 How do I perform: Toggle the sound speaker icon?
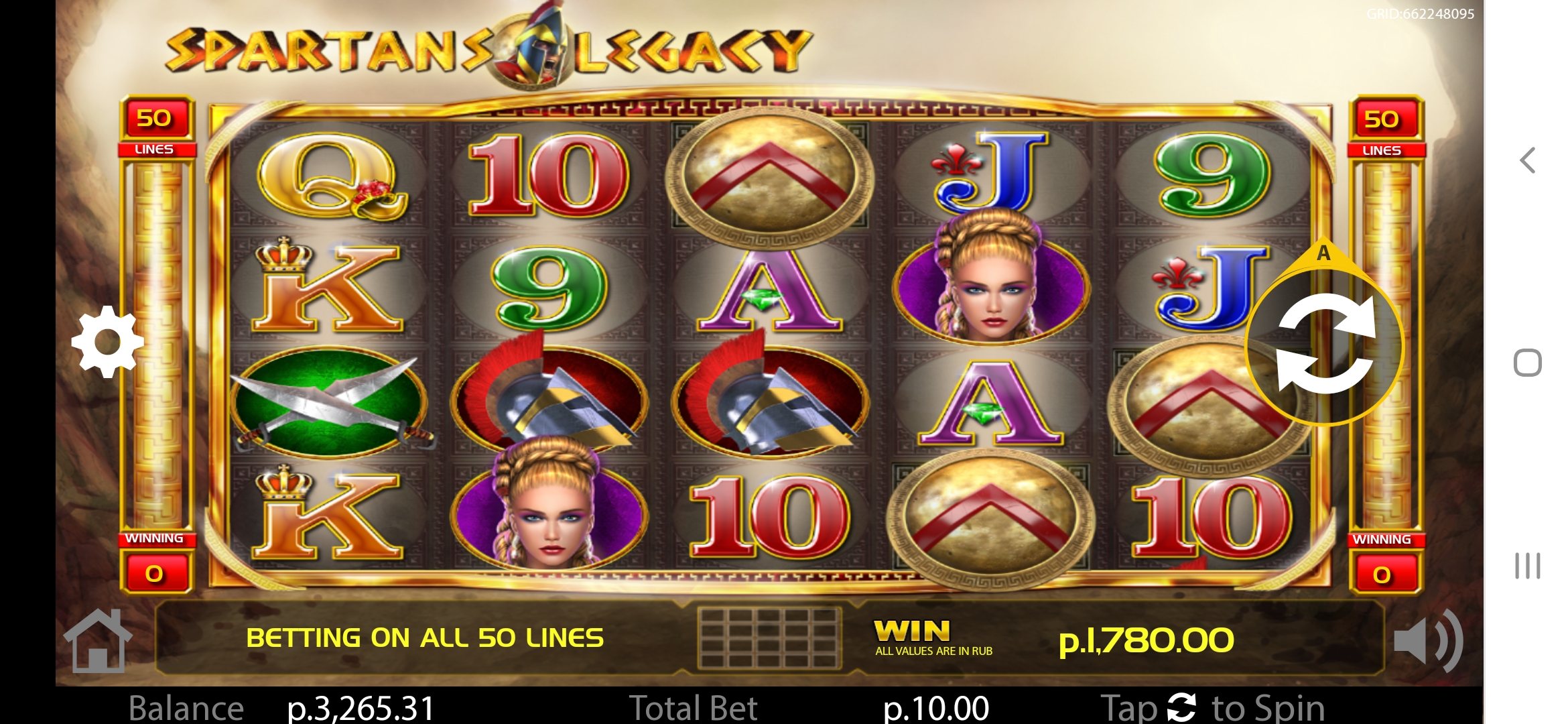(x=1427, y=641)
